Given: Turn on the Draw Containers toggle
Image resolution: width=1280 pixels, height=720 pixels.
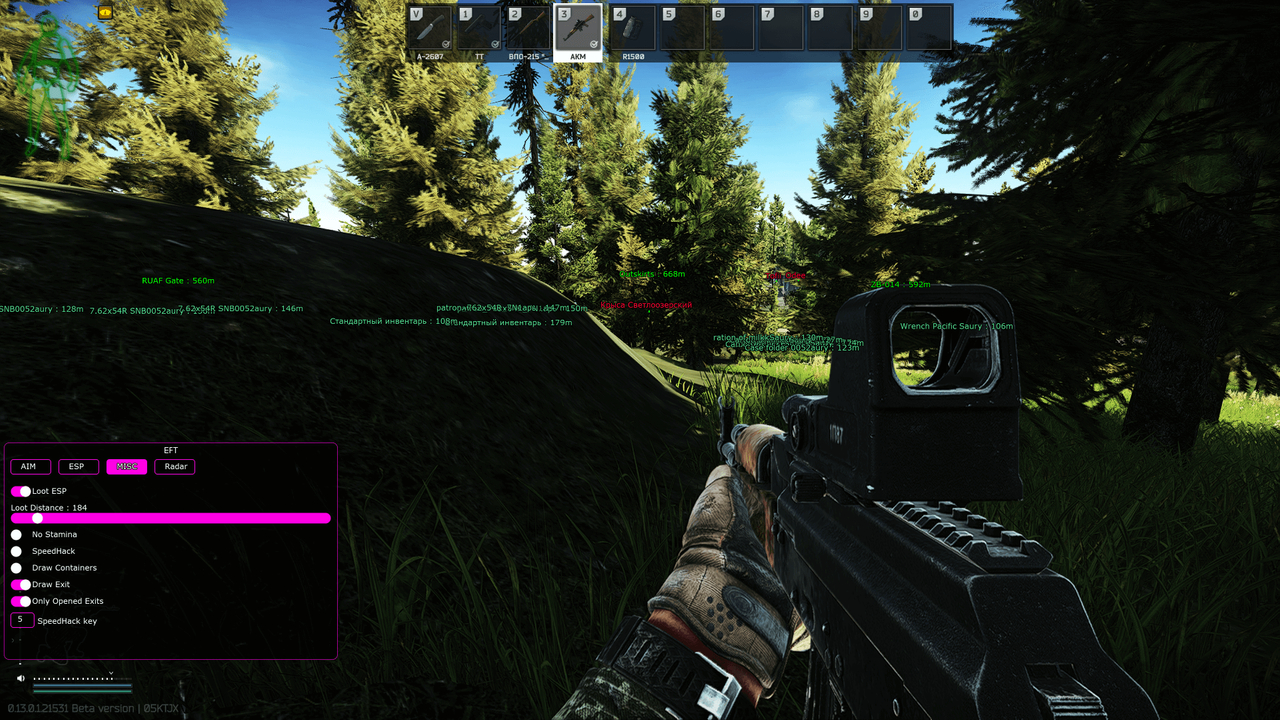Looking at the screenshot, I should tap(16, 566).
